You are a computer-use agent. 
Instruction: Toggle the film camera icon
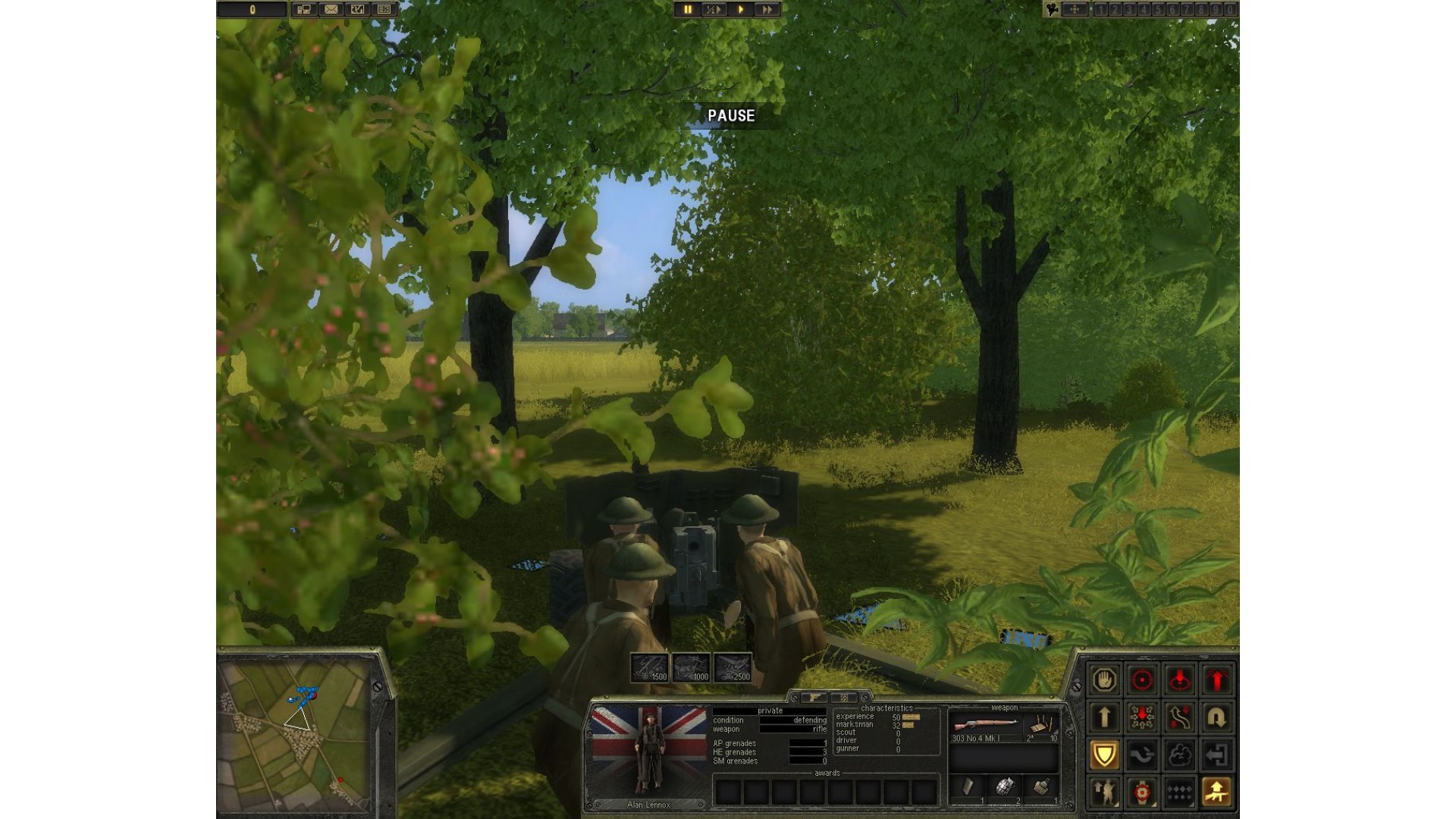coord(1052,10)
